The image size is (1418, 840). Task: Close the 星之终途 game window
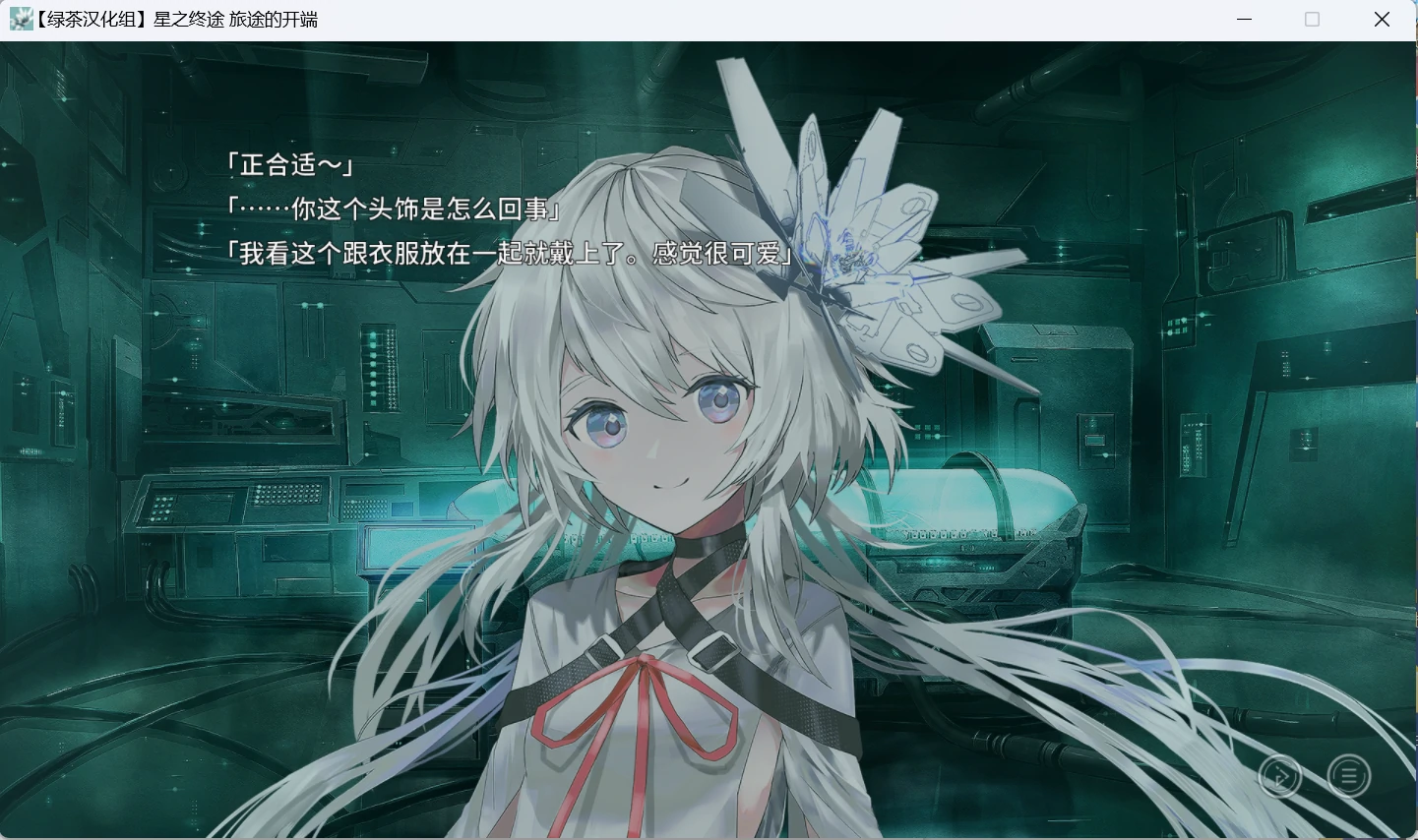pyautogui.click(x=1382, y=19)
